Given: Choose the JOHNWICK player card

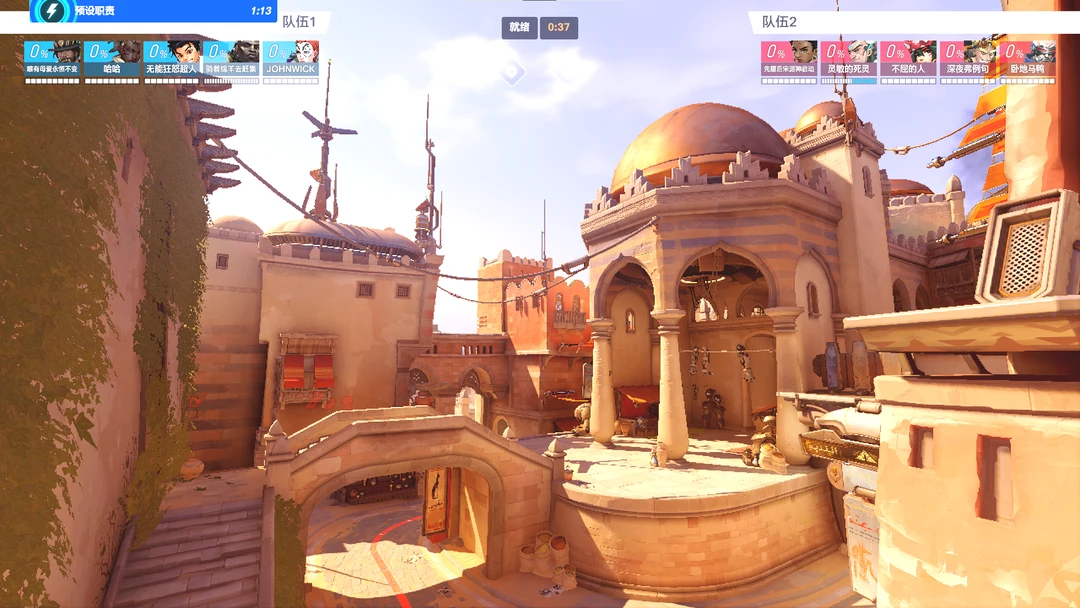Looking at the screenshot, I should (290, 58).
